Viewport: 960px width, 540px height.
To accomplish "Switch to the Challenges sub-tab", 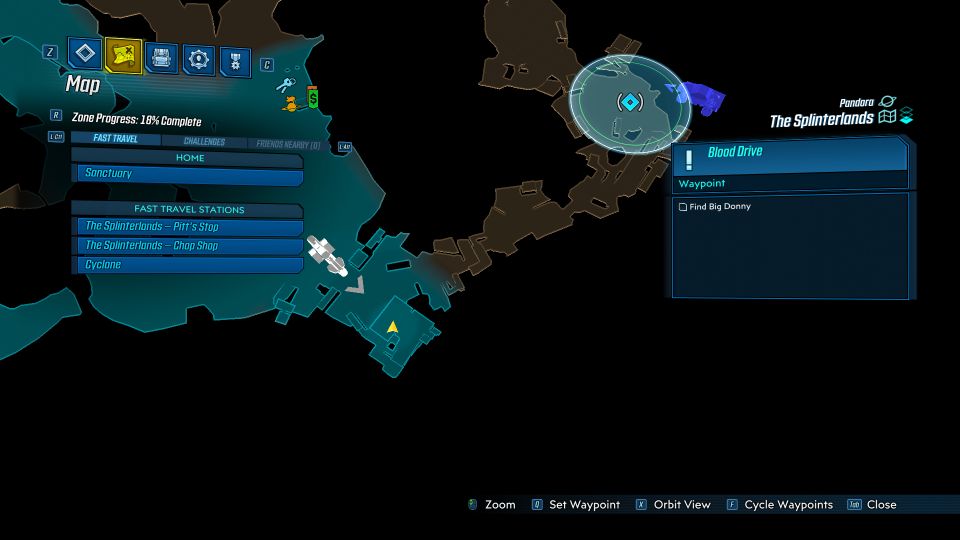I will pyautogui.click(x=203, y=142).
